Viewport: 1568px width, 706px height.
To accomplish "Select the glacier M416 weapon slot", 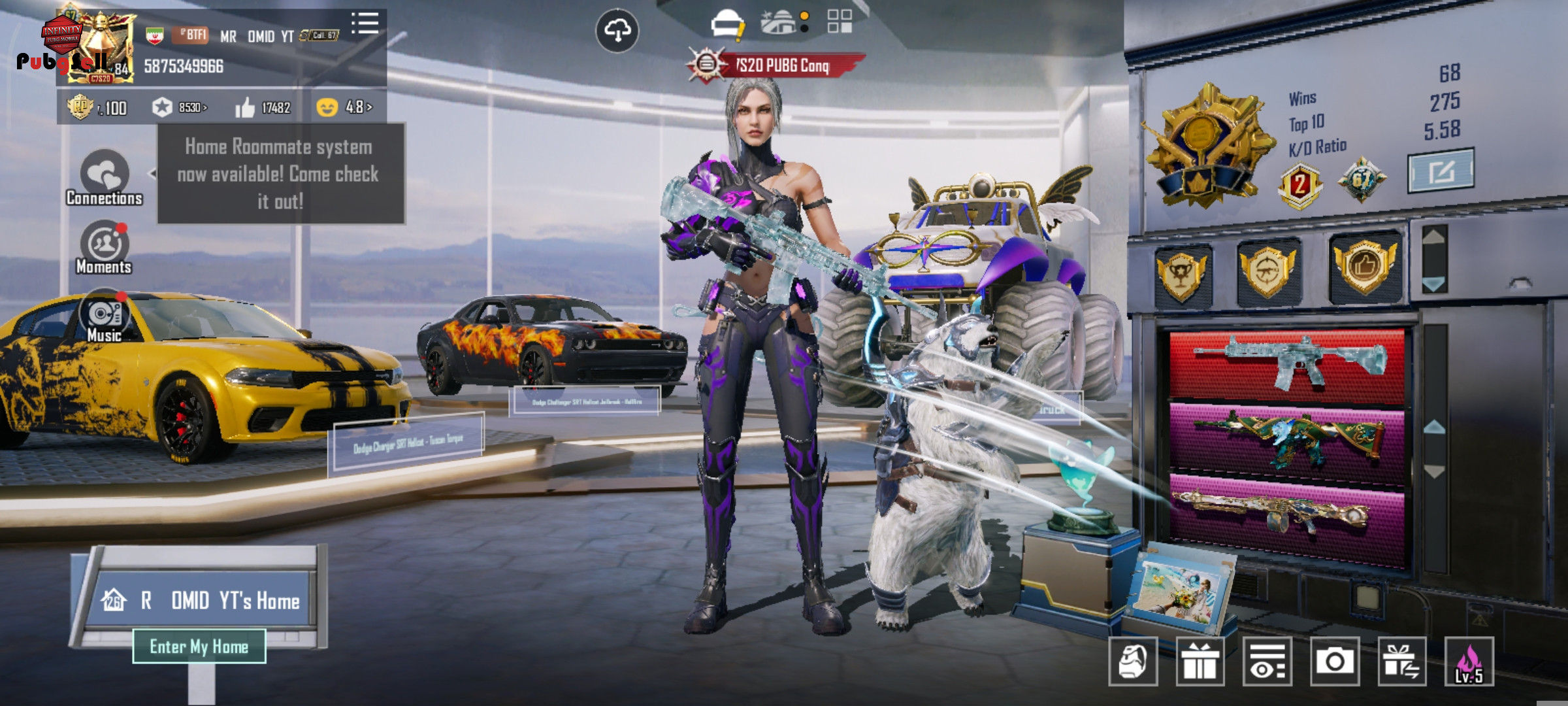I will pos(1287,365).
